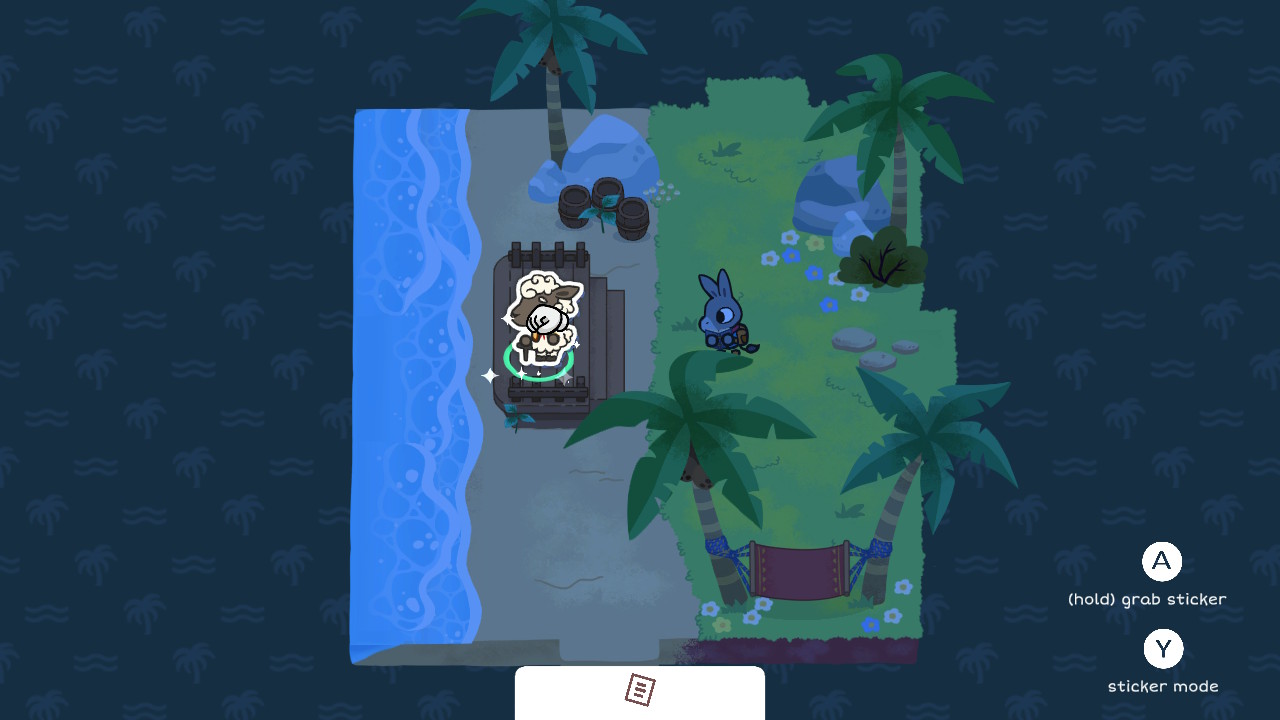Open the '(hold) grab sticker' label

coord(1146,599)
